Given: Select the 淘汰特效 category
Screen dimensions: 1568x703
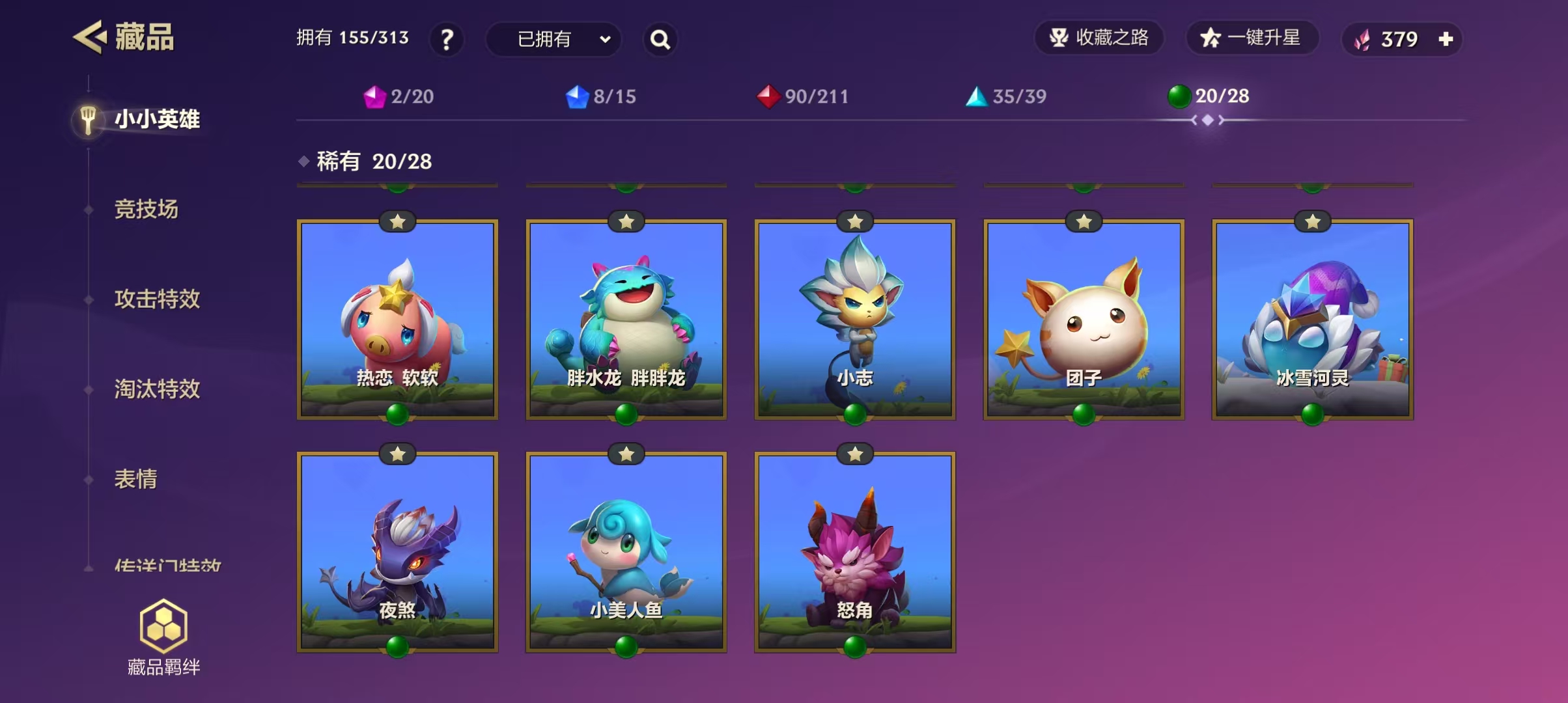Looking at the screenshot, I should click(x=157, y=389).
